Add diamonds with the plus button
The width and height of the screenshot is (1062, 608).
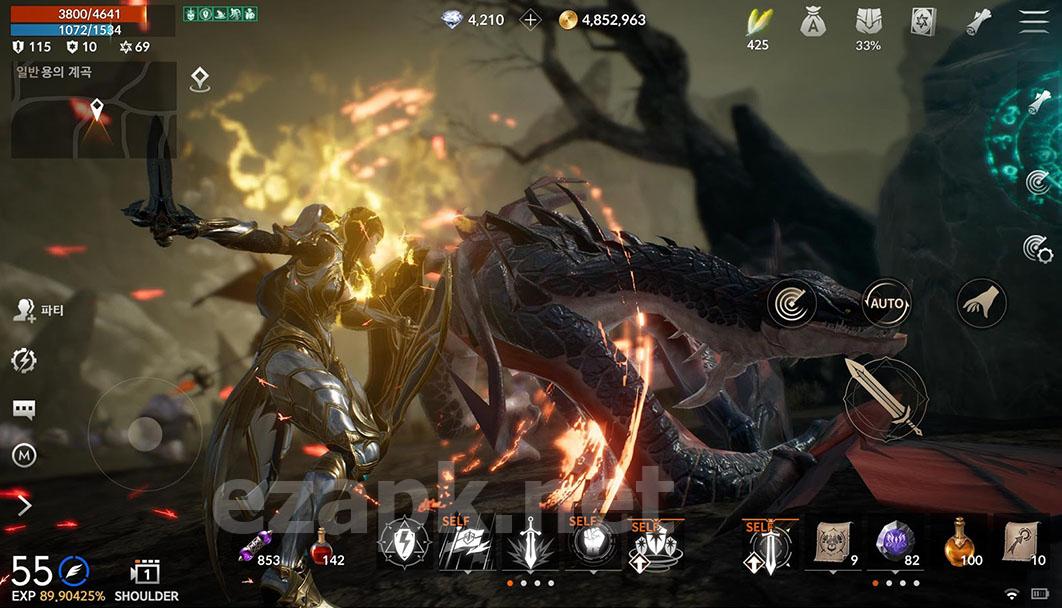532,20
